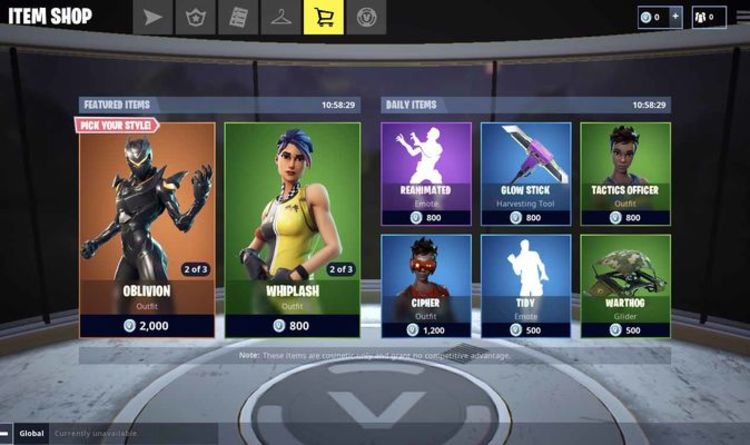Click the Global chat input box
This screenshot has width=750, height=445.
coord(130,433)
